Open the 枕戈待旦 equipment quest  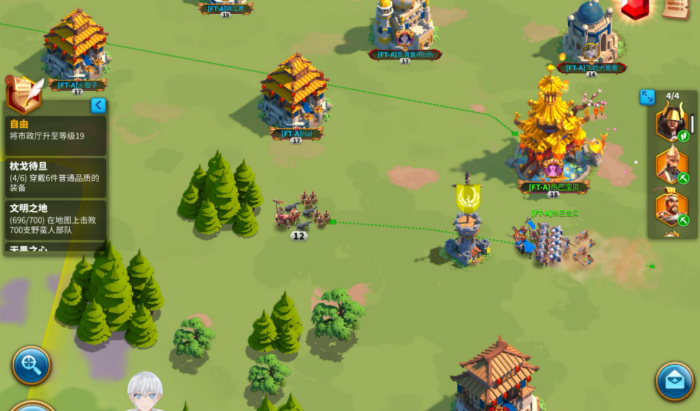tap(55, 178)
